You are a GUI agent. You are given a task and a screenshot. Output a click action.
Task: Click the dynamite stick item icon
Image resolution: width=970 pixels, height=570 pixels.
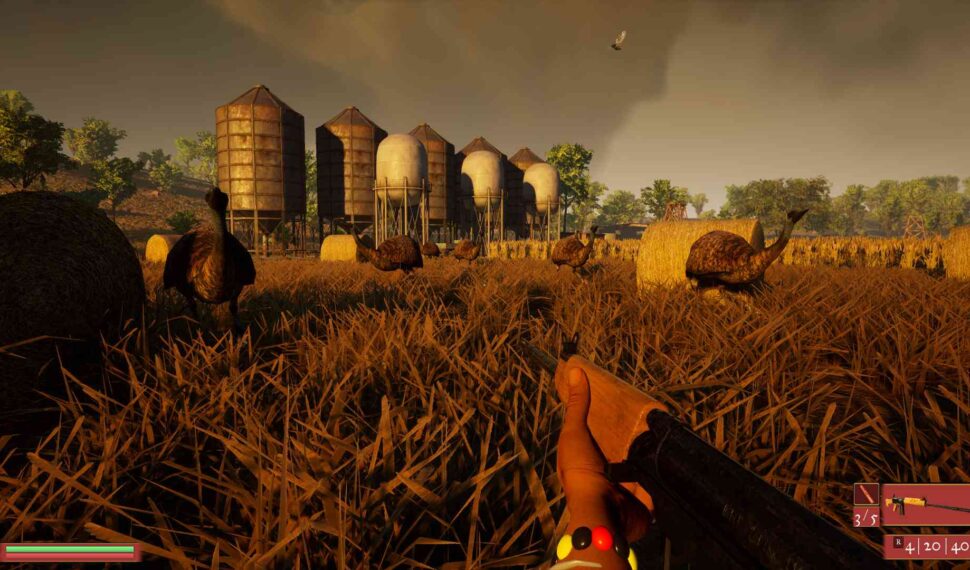tap(866, 496)
